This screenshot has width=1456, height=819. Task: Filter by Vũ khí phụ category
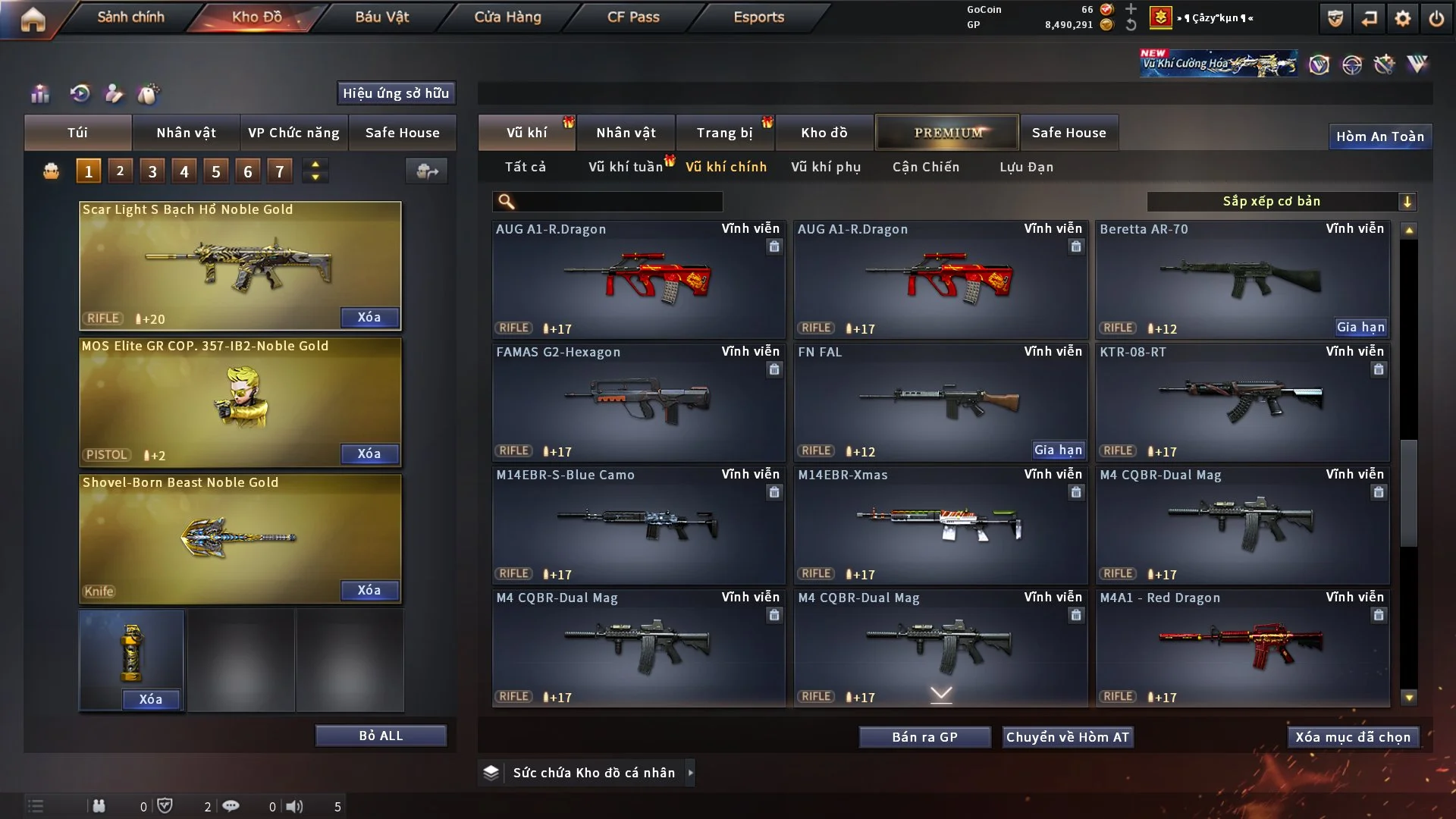pos(825,167)
